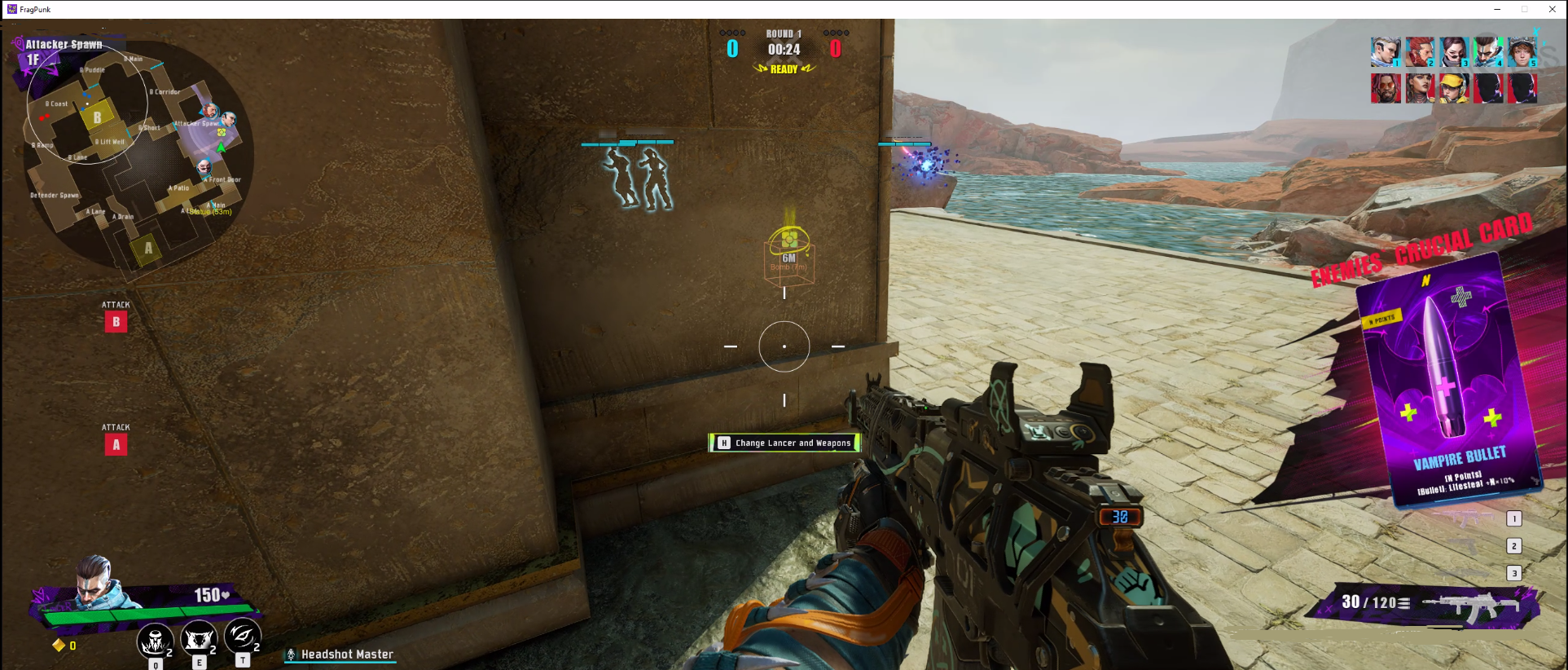Screen dimensions: 1568x670
Task: Toggle the Attack B site marker
Action: [x=116, y=322]
